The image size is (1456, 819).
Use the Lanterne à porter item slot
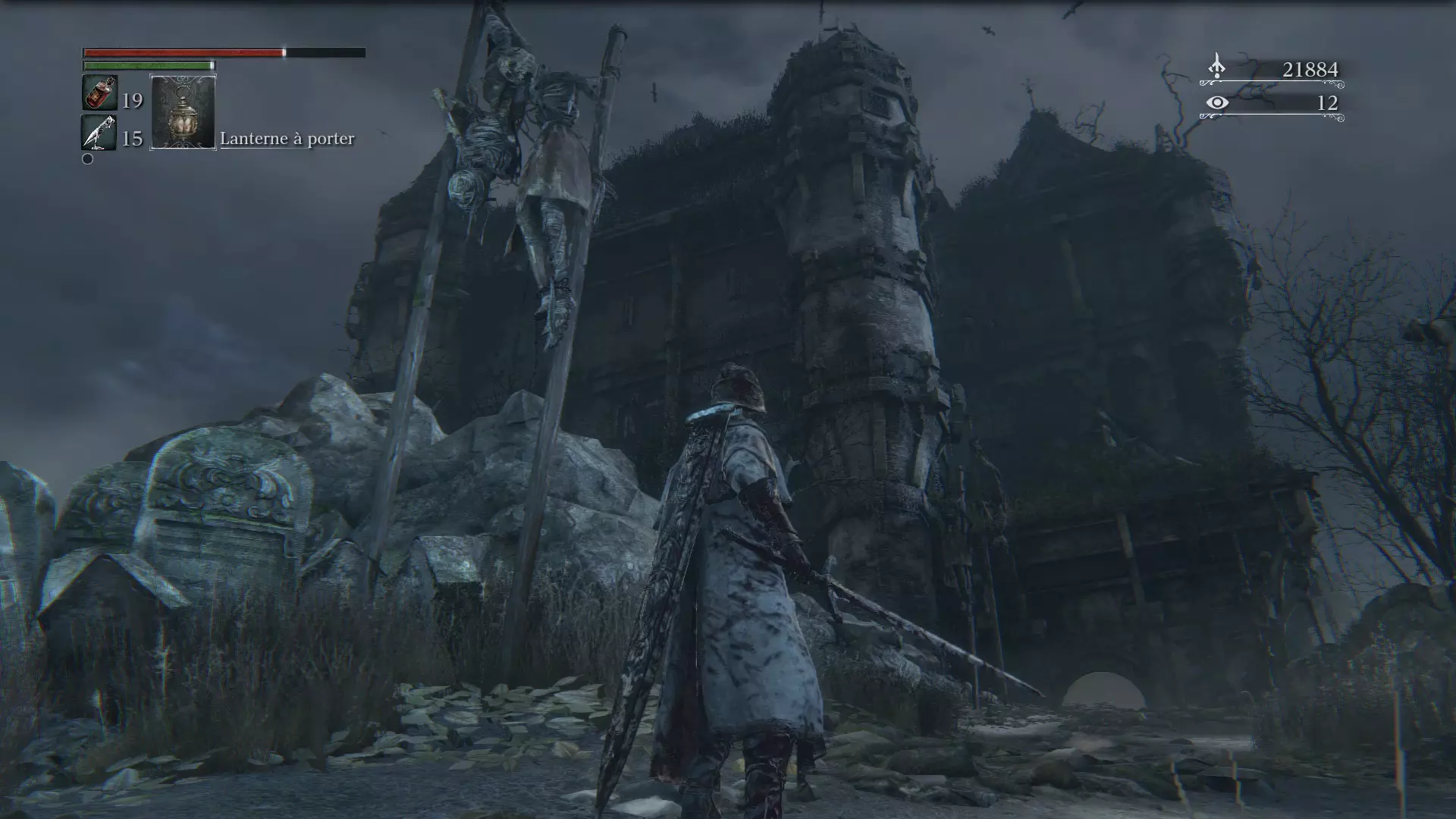pyautogui.click(x=183, y=112)
